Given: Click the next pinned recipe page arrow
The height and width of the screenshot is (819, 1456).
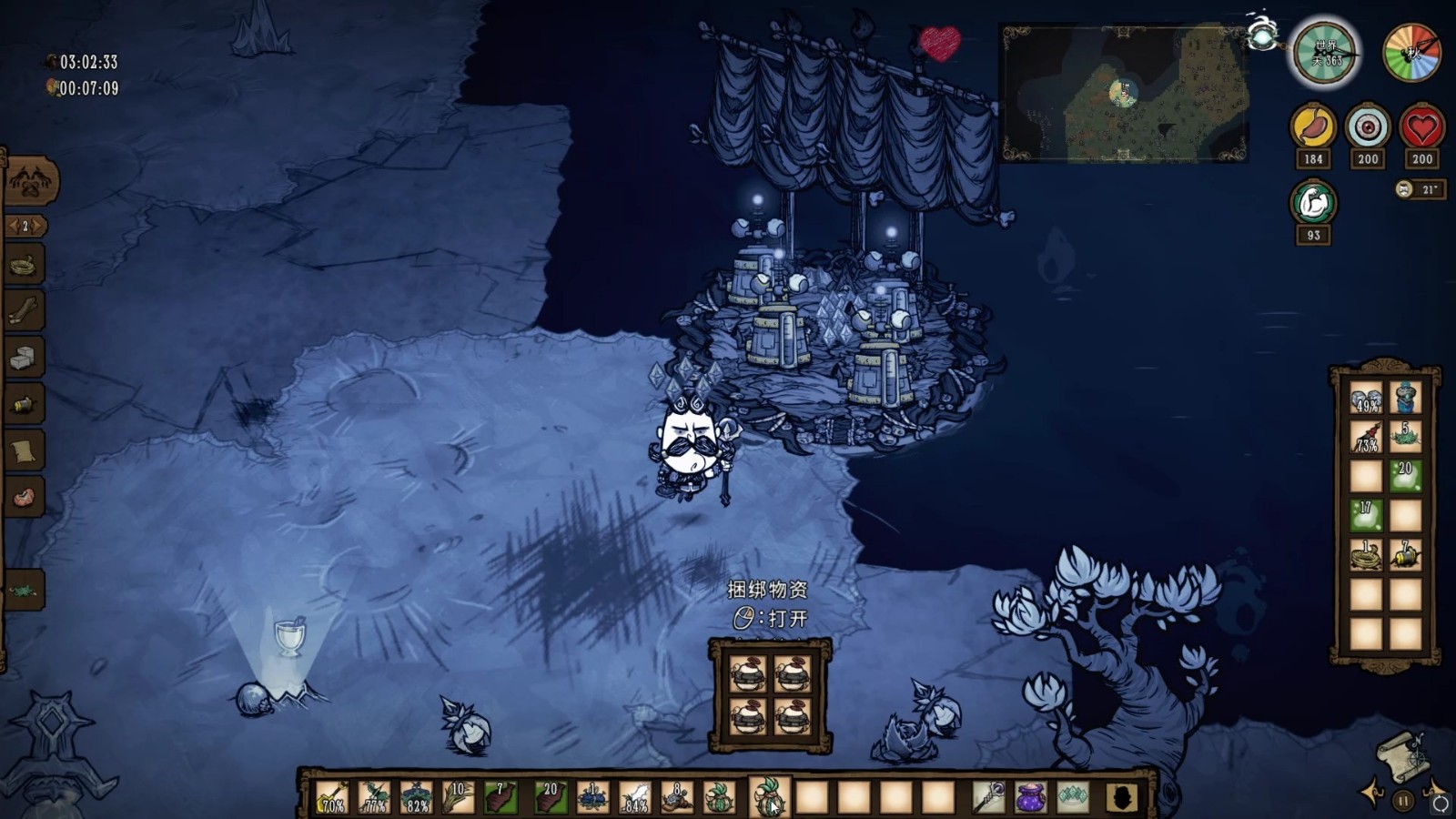Looking at the screenshot, I should tap(38, 226).
